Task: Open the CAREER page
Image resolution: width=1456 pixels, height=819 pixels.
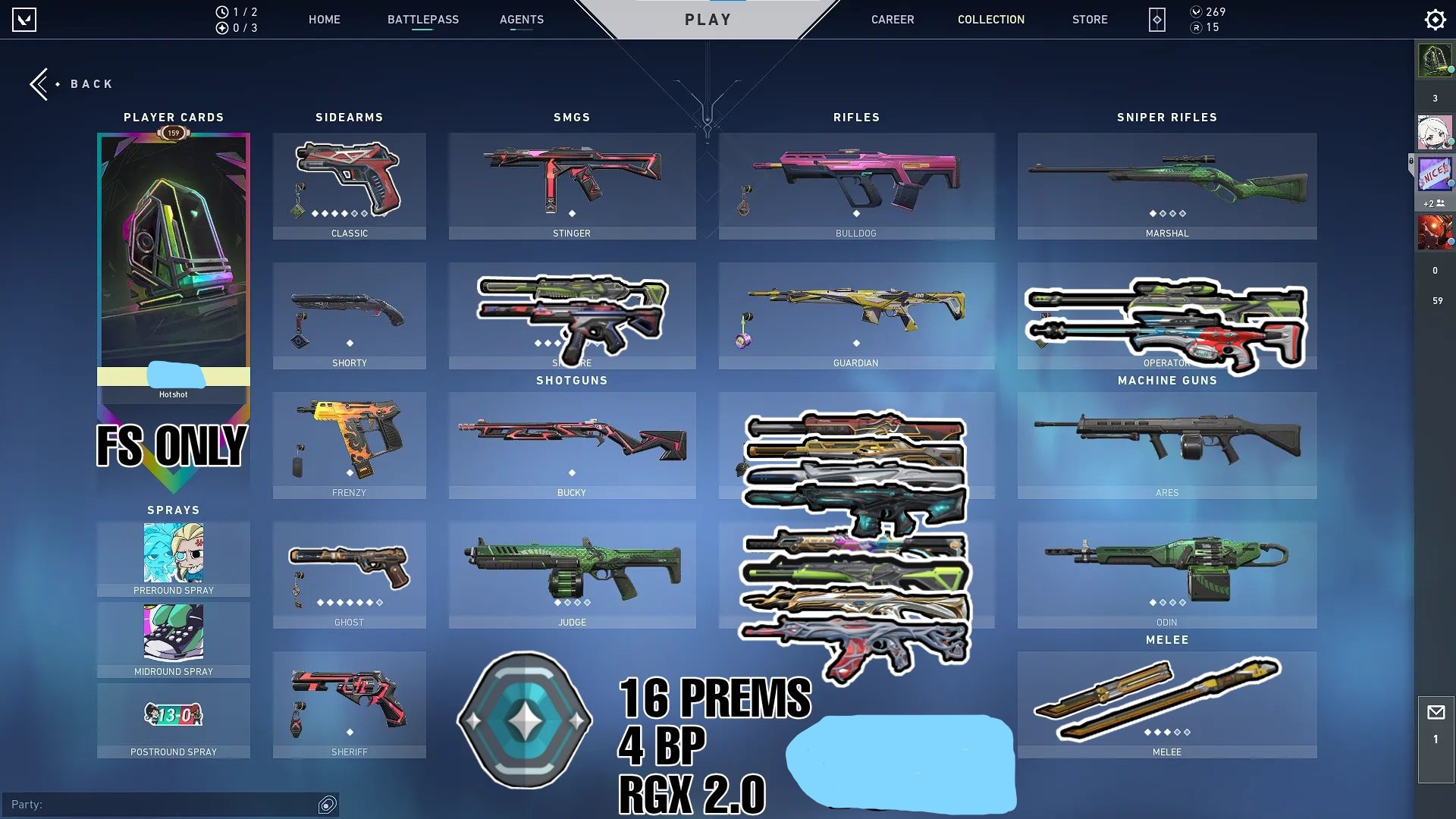Action: (893, 20)
